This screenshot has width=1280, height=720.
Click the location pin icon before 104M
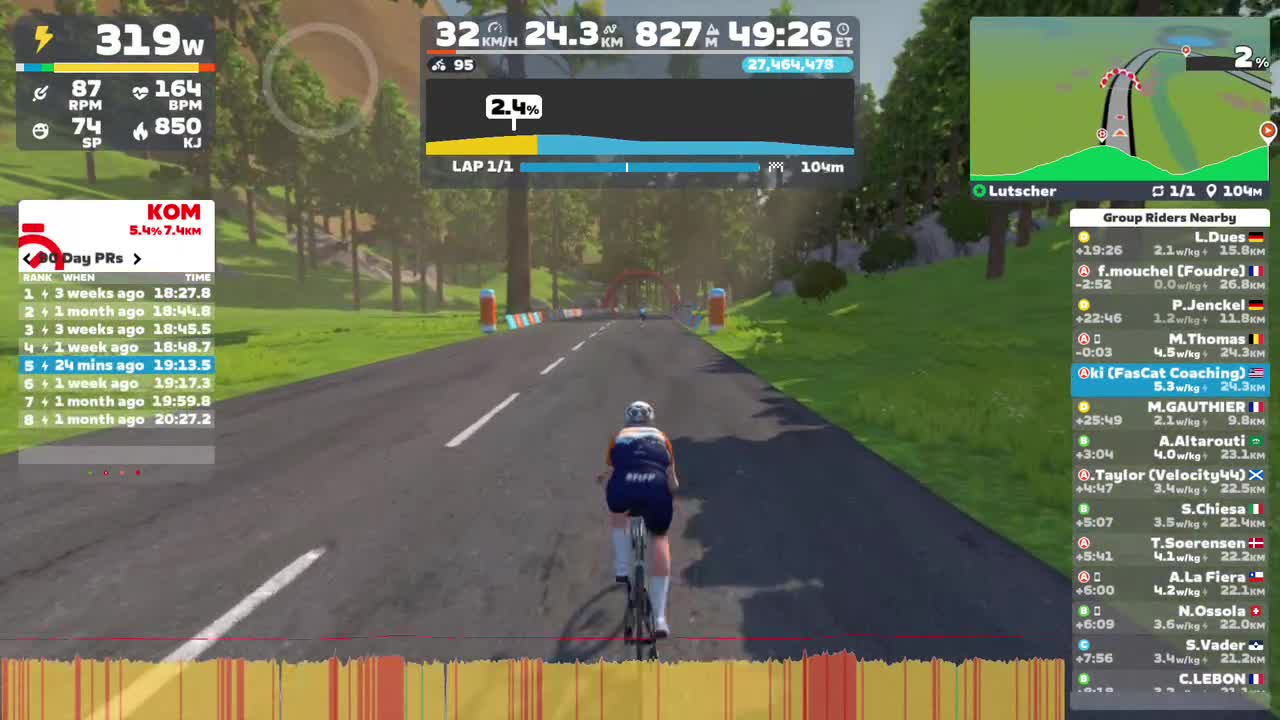point(1213,191)
